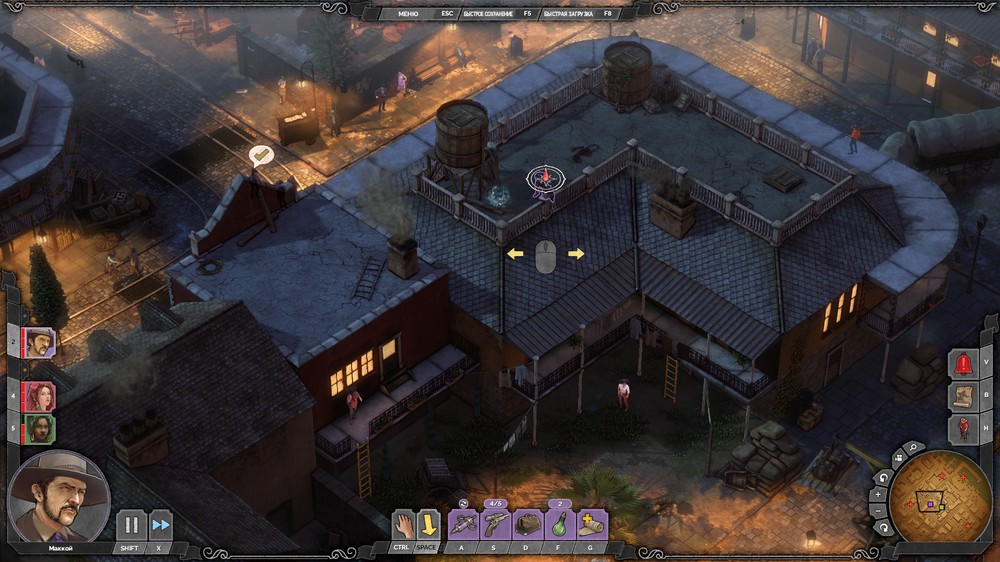This screenshot has height=562, width=1000.
Task: Activate the hand interact action
Action: [x=404, y=524]
